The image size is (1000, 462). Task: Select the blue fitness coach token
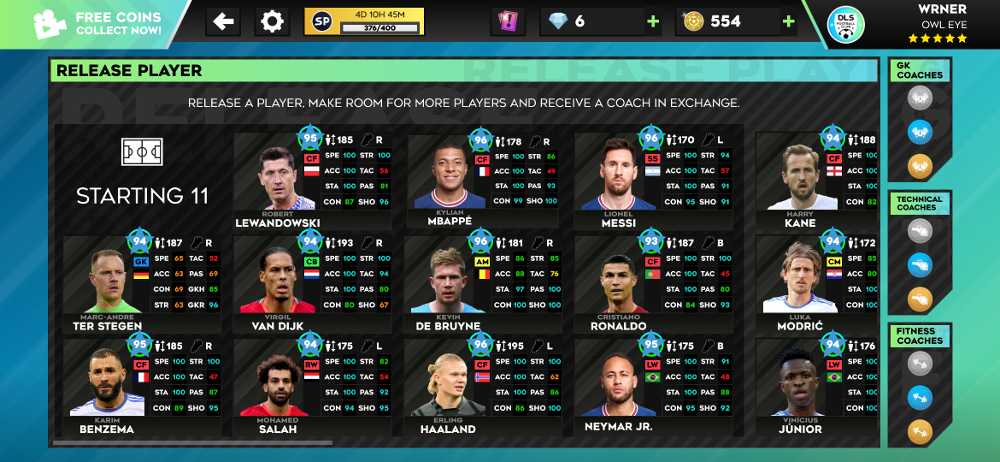pyautogui.click(x=920, y=398)
